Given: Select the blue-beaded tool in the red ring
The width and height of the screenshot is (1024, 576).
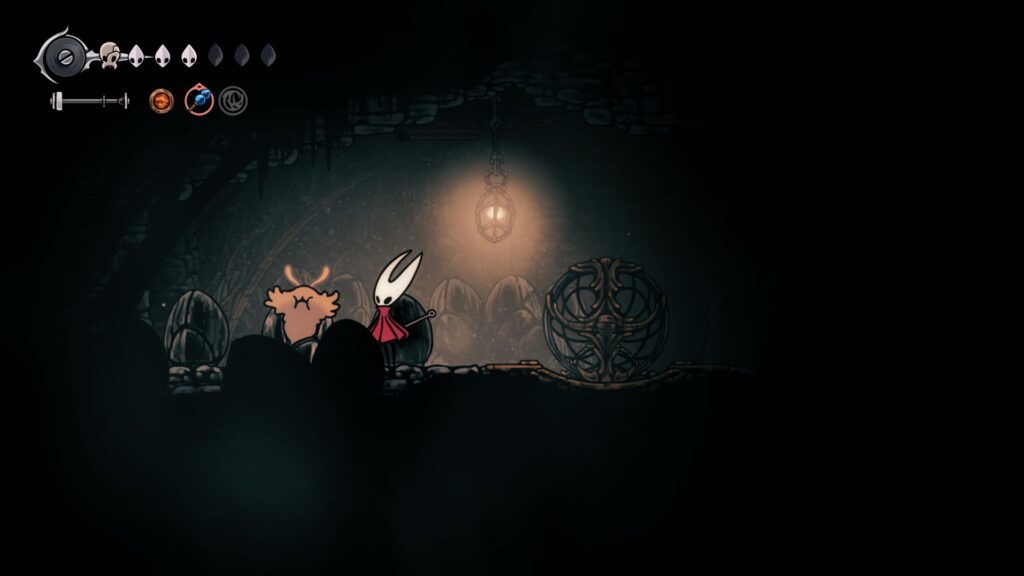Looking at the screenshot, I should (x=199, y=100).
